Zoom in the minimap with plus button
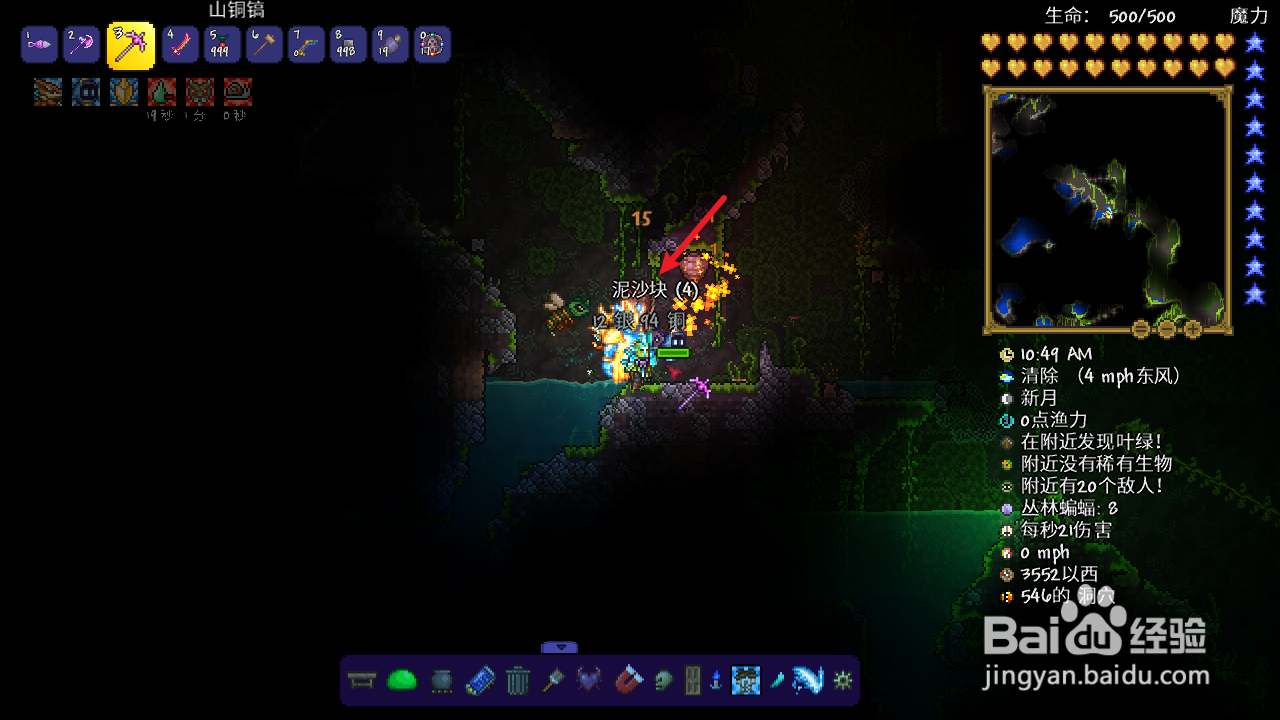 pyautogui.click(x=1193, y=328)
